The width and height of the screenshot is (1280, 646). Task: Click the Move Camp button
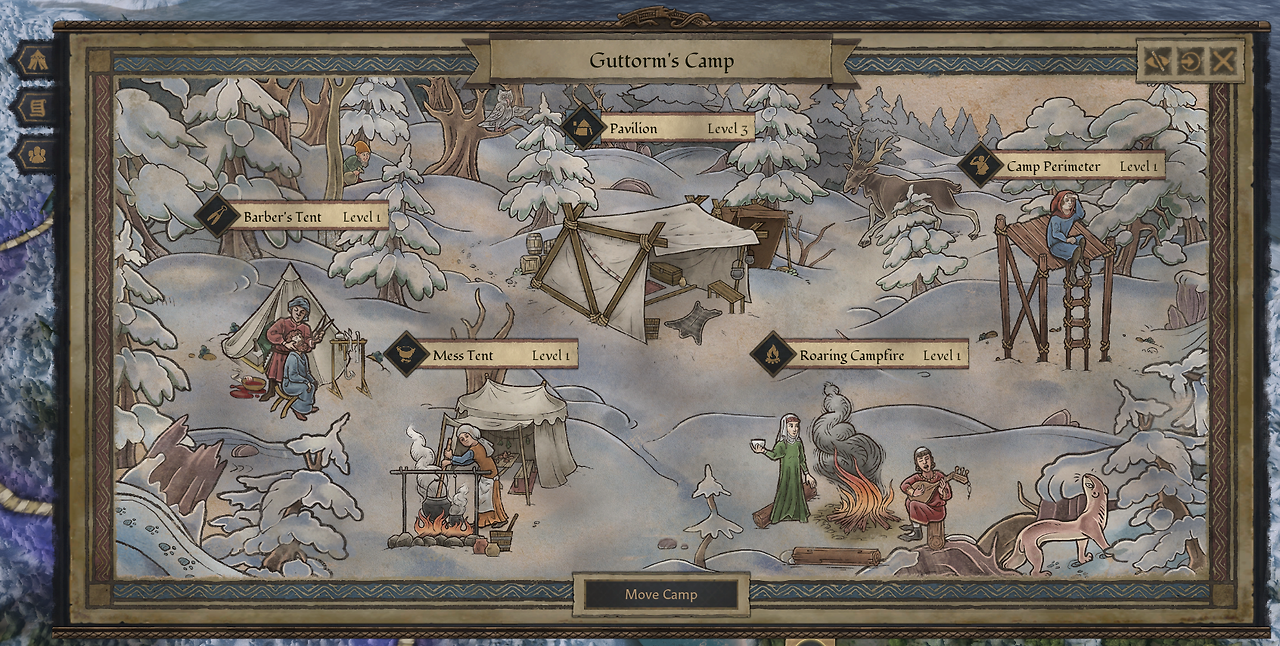click(661, 594)
